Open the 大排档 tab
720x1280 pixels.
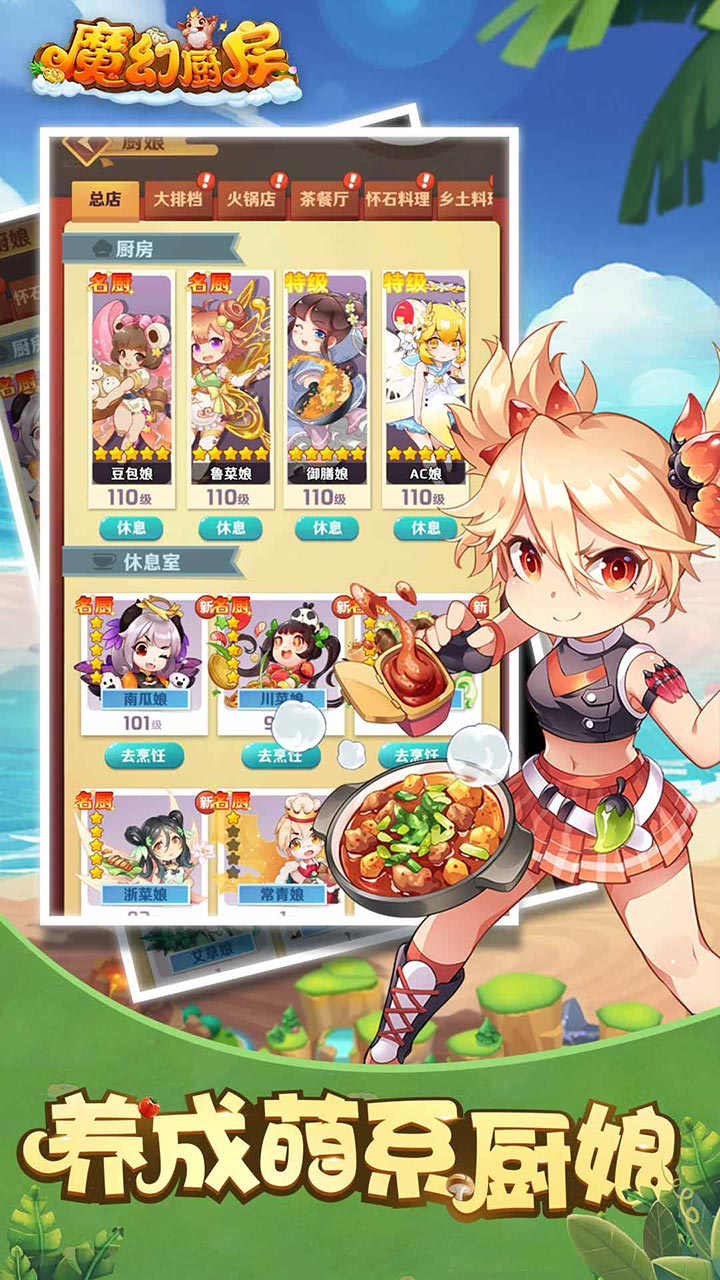coord(177,199)
